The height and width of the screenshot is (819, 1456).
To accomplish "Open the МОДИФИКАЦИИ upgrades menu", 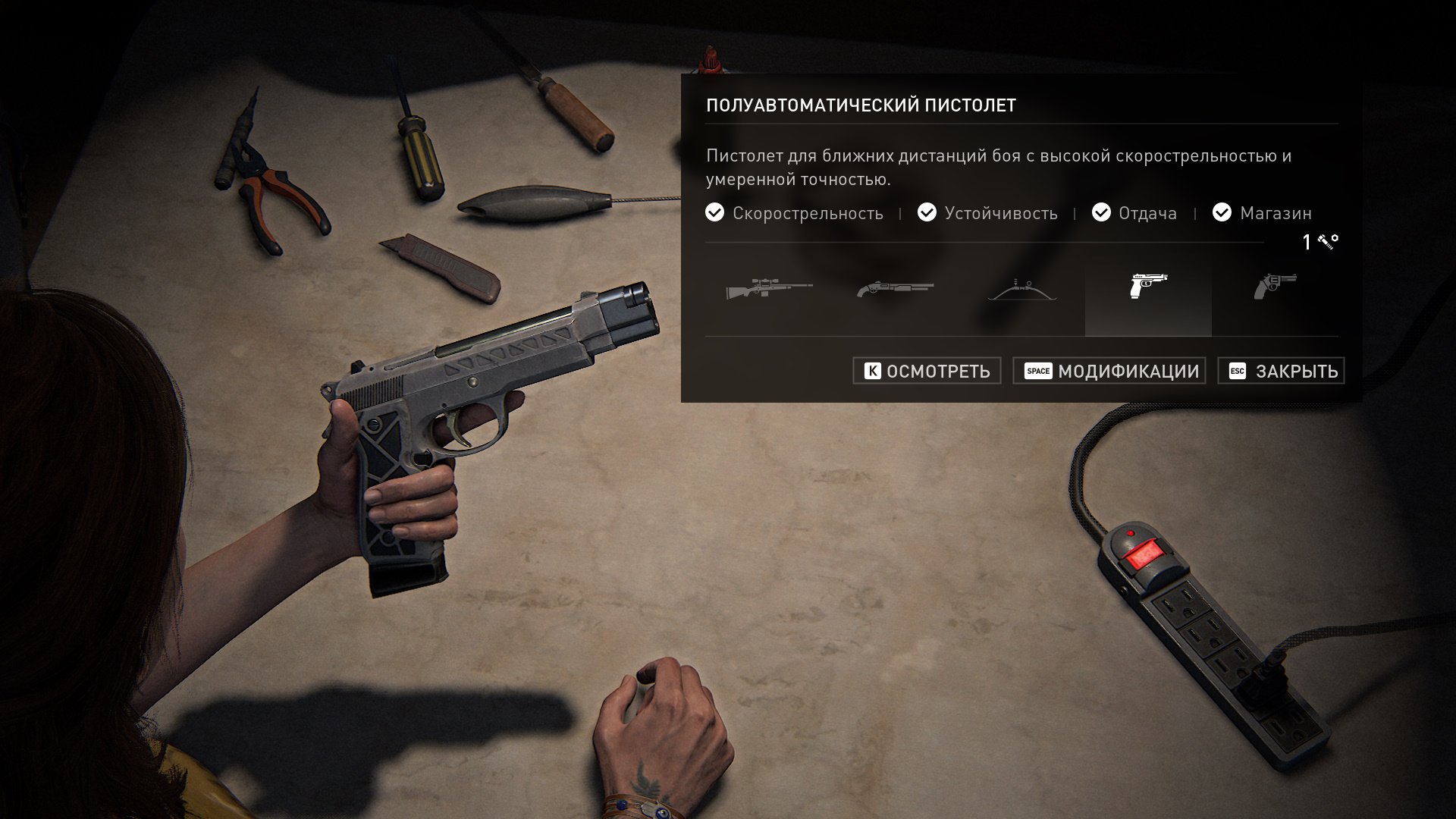I will tap(1109, 371).
